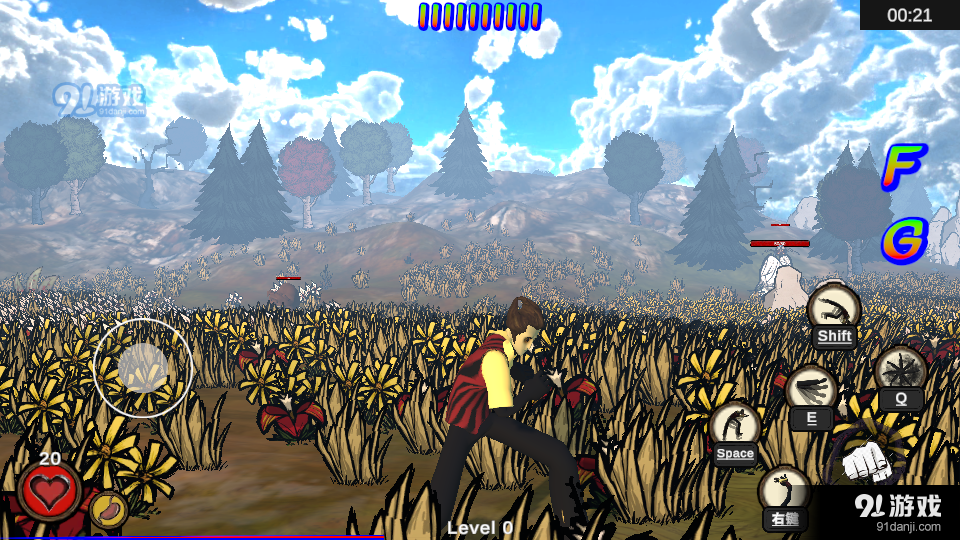Tap the rainbow G button
The height and width of the screenshot is (540, 960).
click(x=904, y=240)
